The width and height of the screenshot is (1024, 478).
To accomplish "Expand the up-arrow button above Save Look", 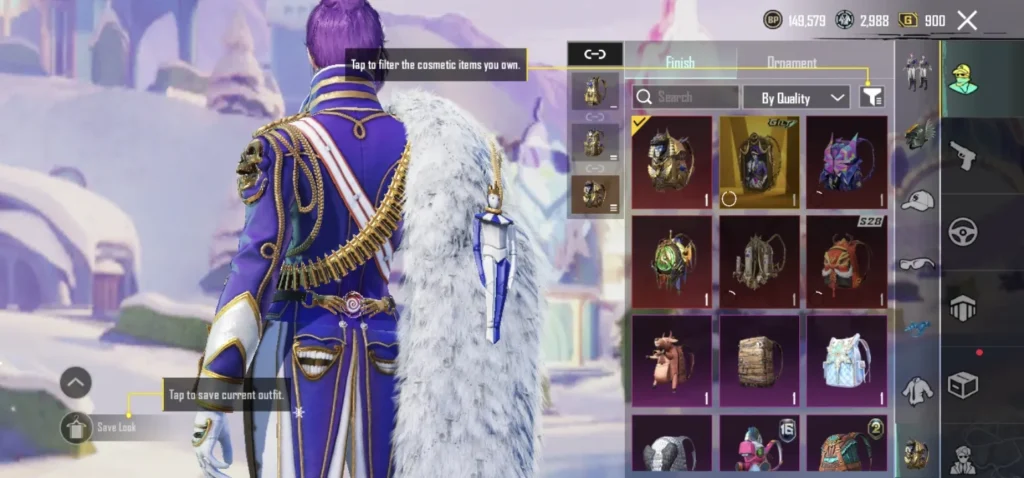I will pos(76,382).
